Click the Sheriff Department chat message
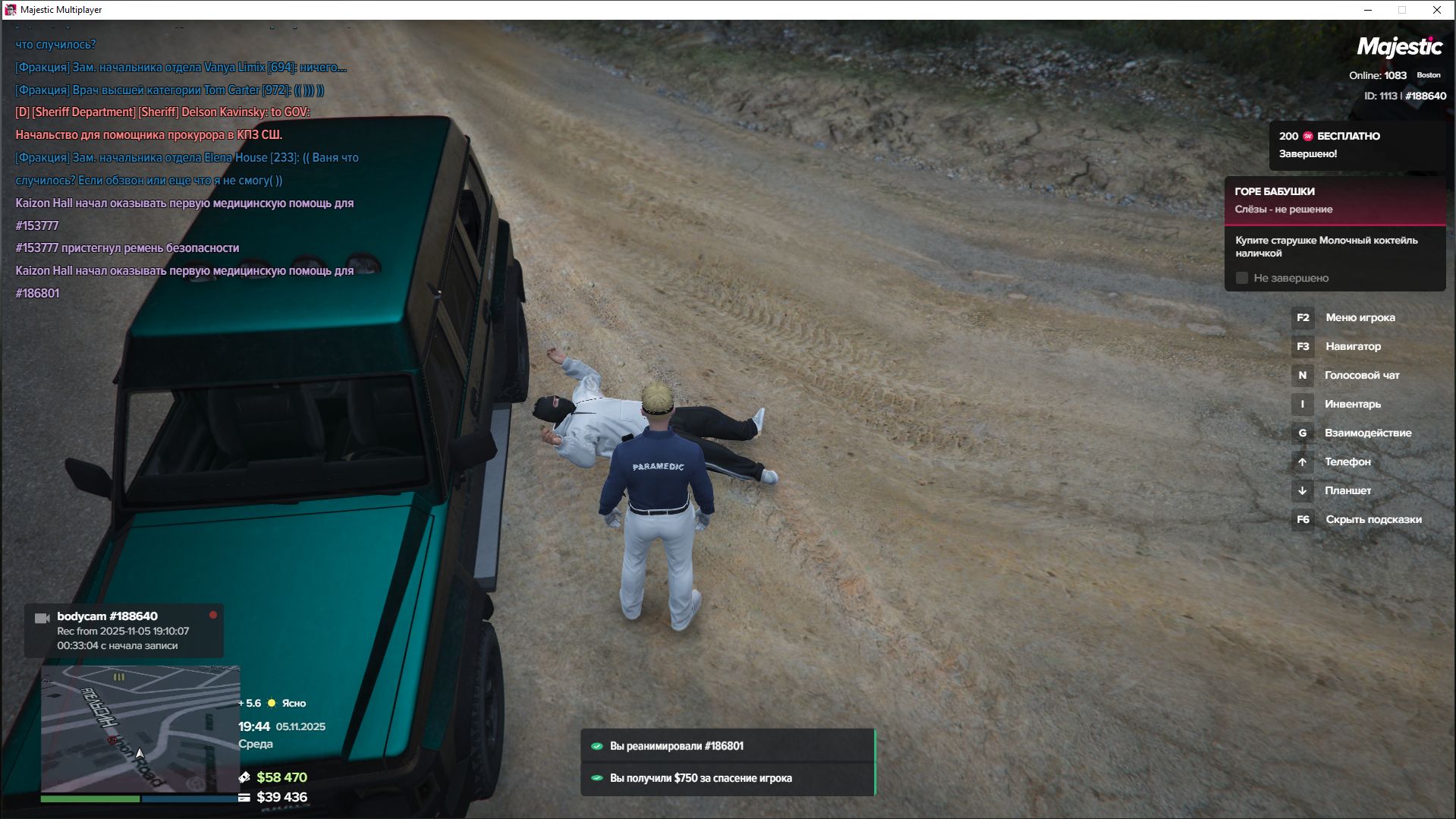The image size is (1456, 819). pyautogui.click(x=162, y=112)
